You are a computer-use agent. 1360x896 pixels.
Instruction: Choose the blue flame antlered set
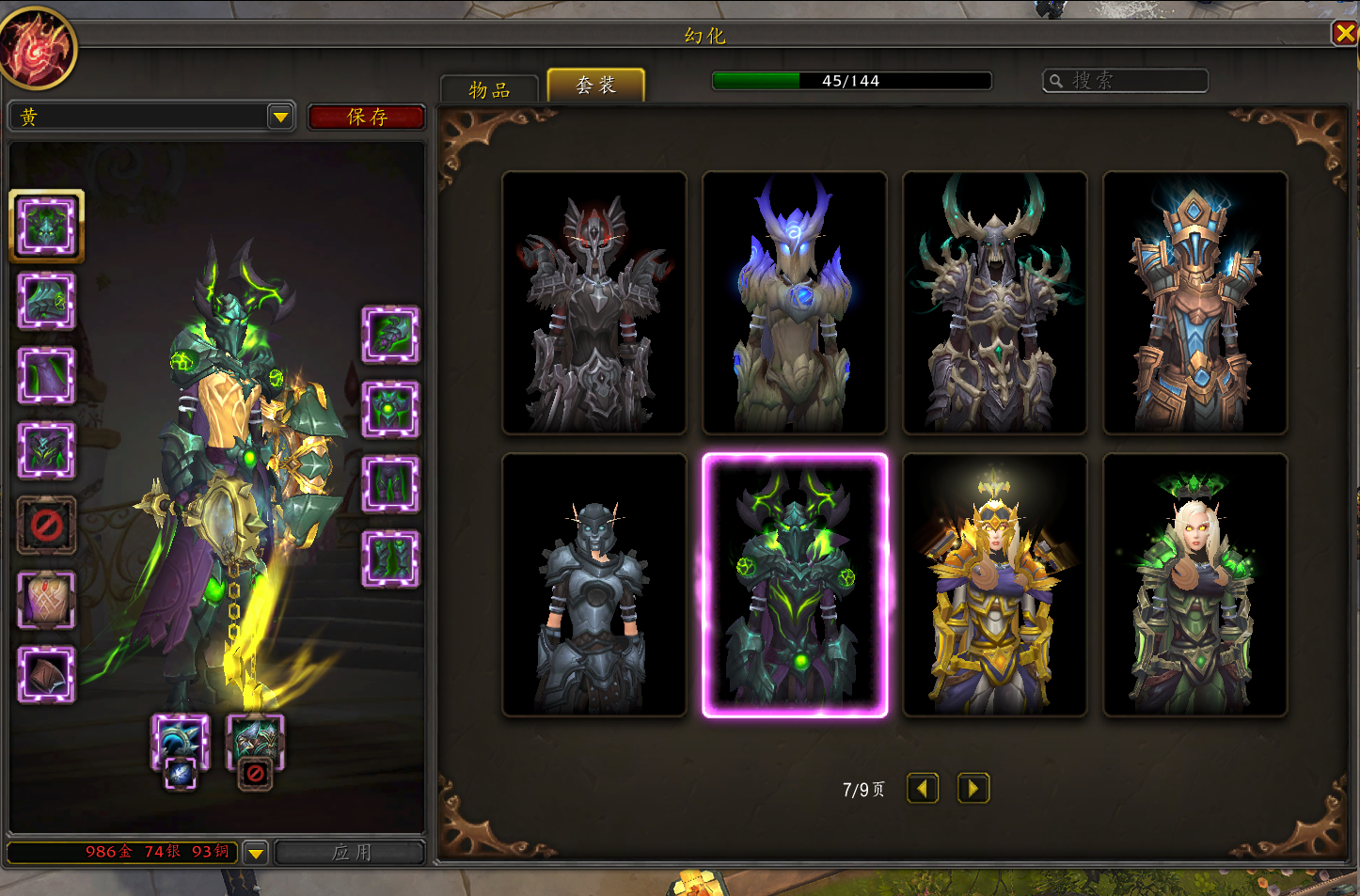[795, 303]
